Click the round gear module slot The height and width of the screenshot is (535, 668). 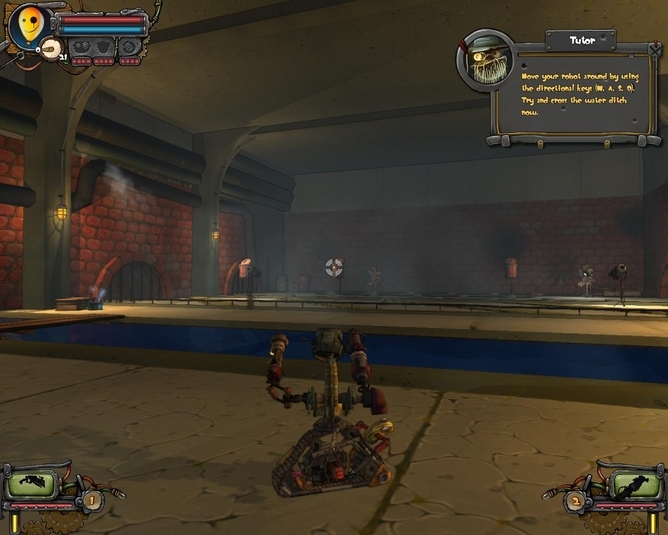(x=131, y=46)
